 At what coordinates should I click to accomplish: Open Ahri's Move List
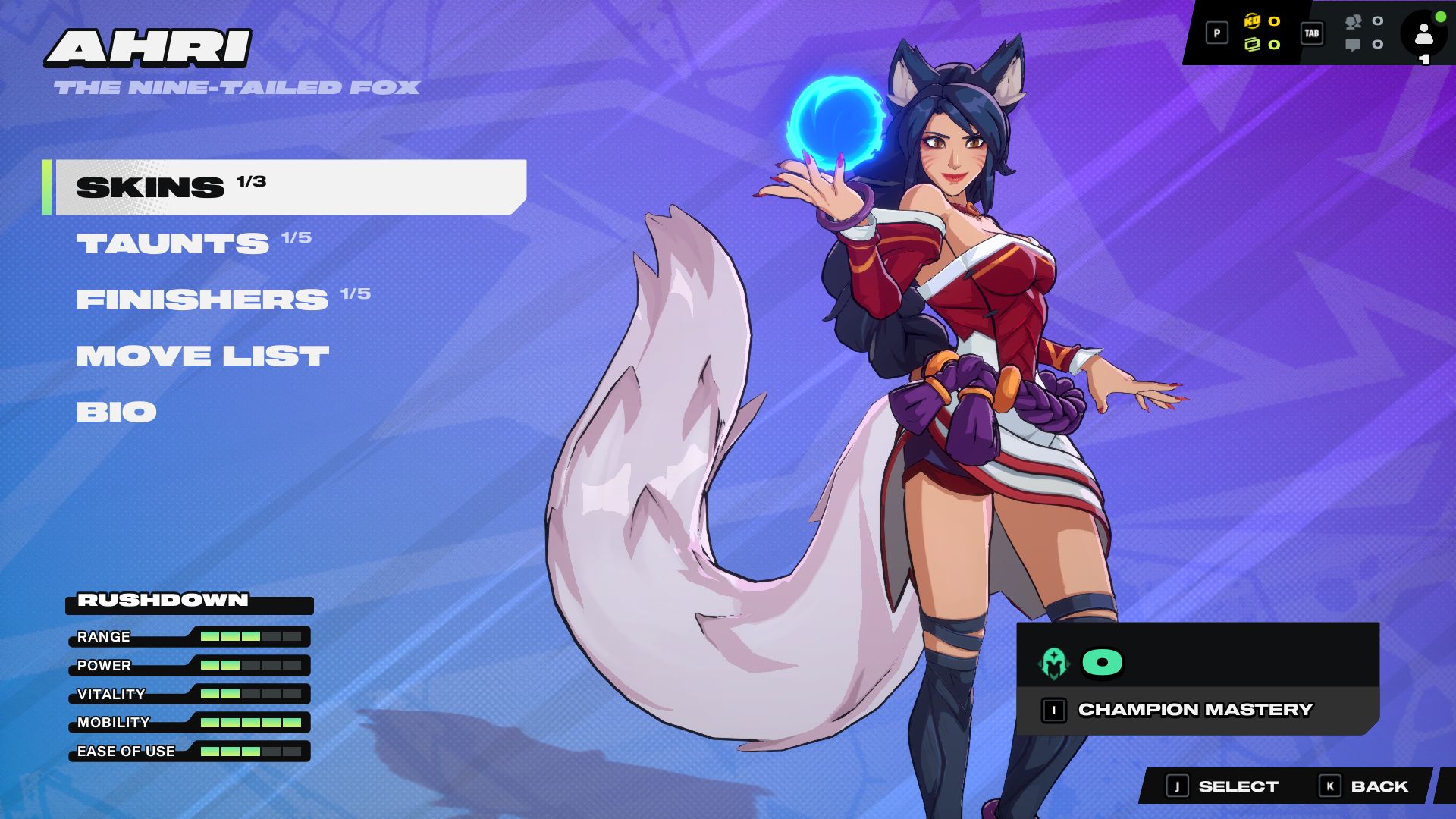tap(202, 356)
